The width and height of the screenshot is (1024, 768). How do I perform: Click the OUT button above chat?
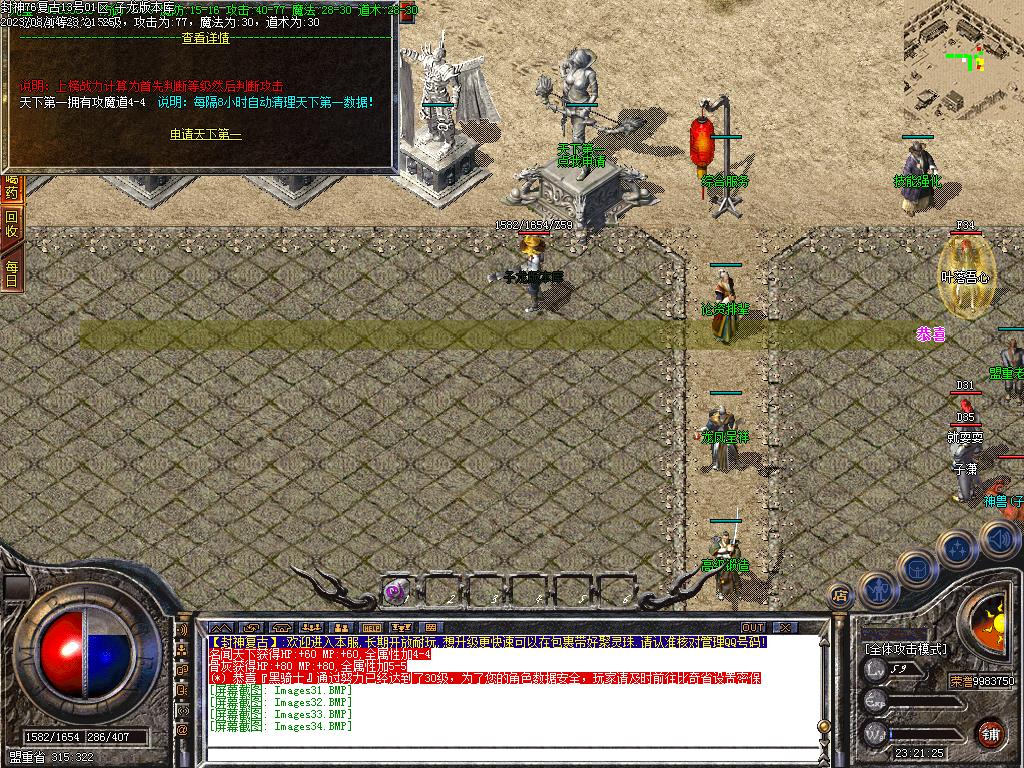tap(752, 628)
